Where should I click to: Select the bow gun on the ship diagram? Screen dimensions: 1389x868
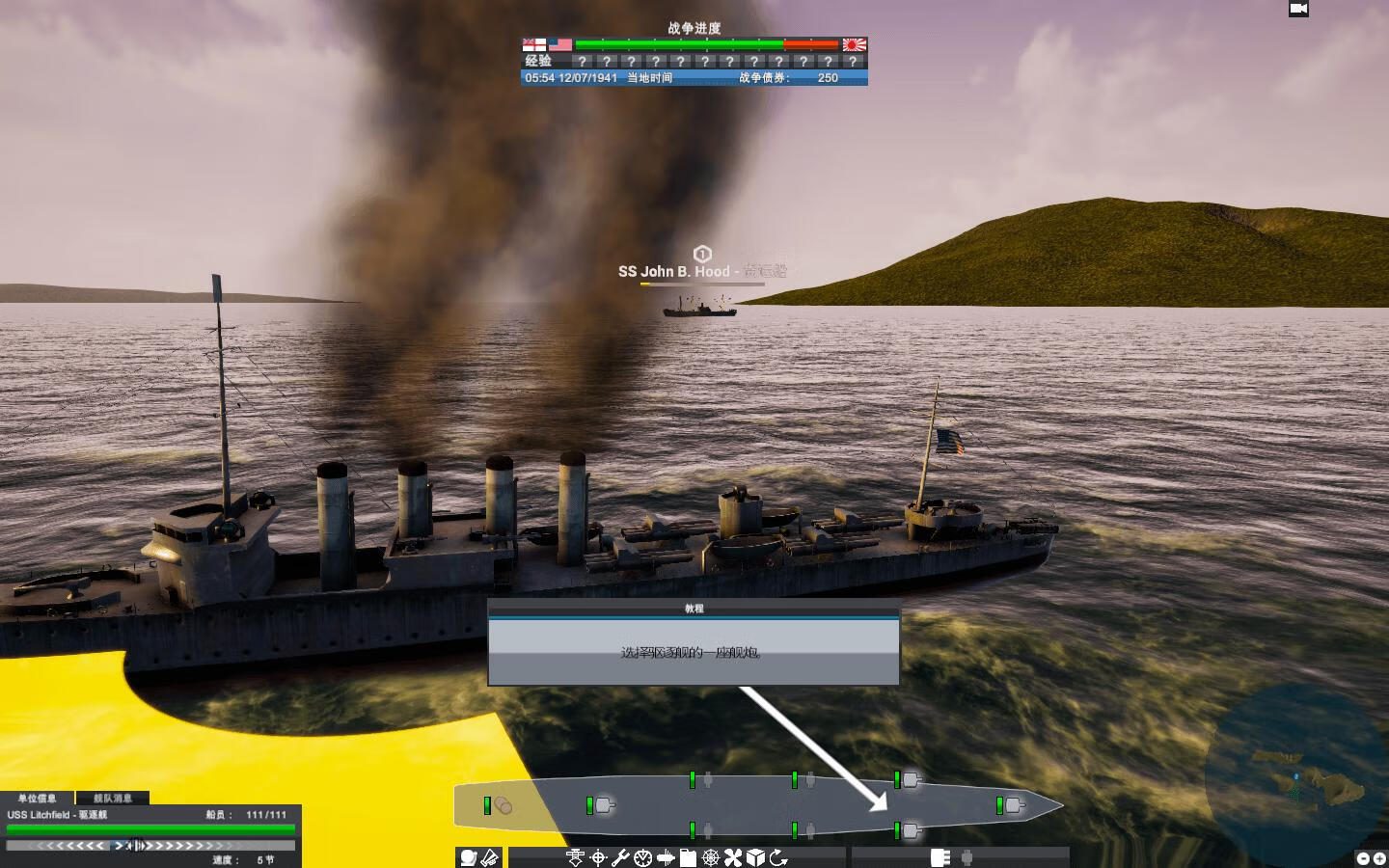[1011, 804]
